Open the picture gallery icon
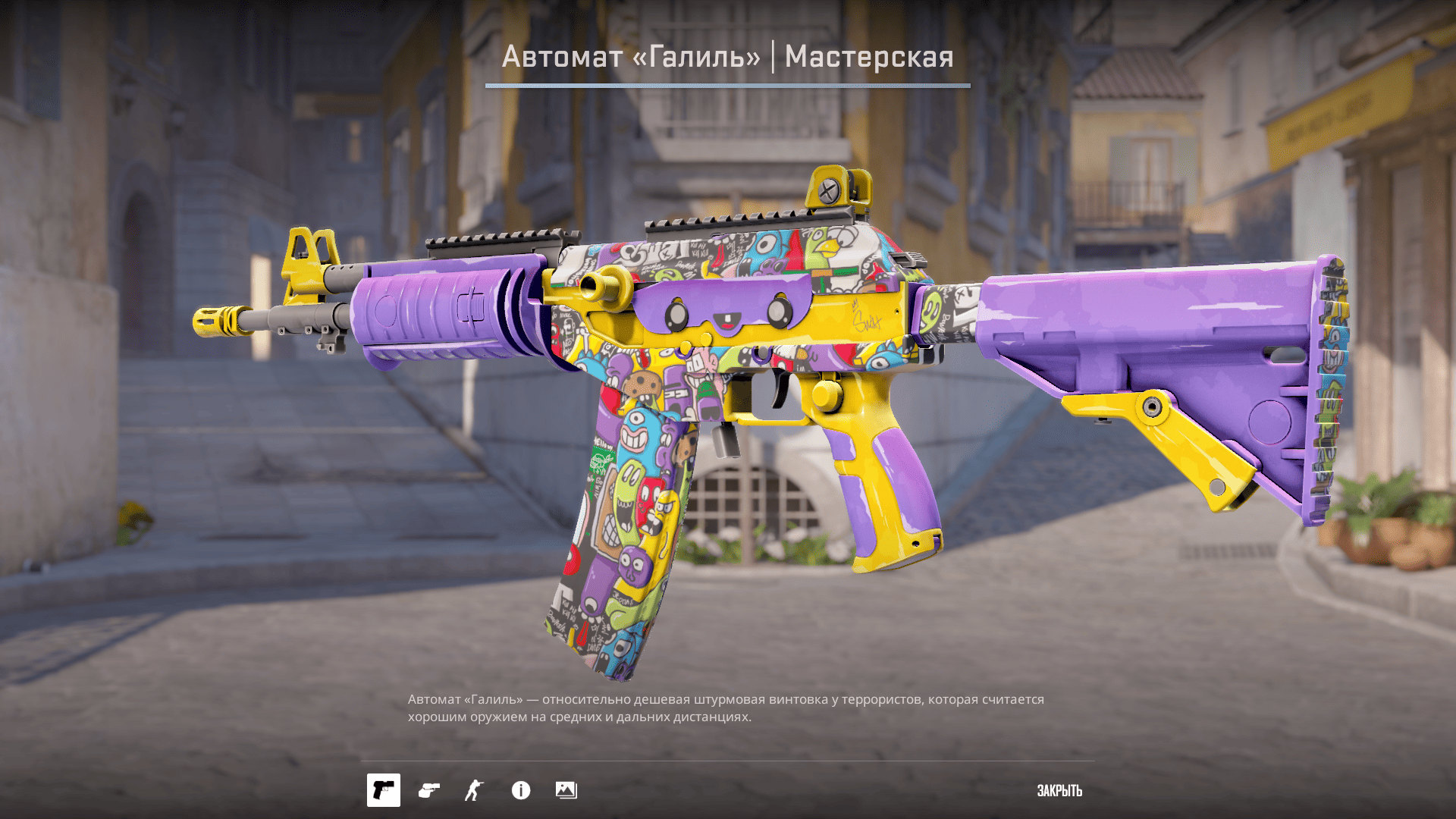This screenshot has height=819, width=1456. 566,790
